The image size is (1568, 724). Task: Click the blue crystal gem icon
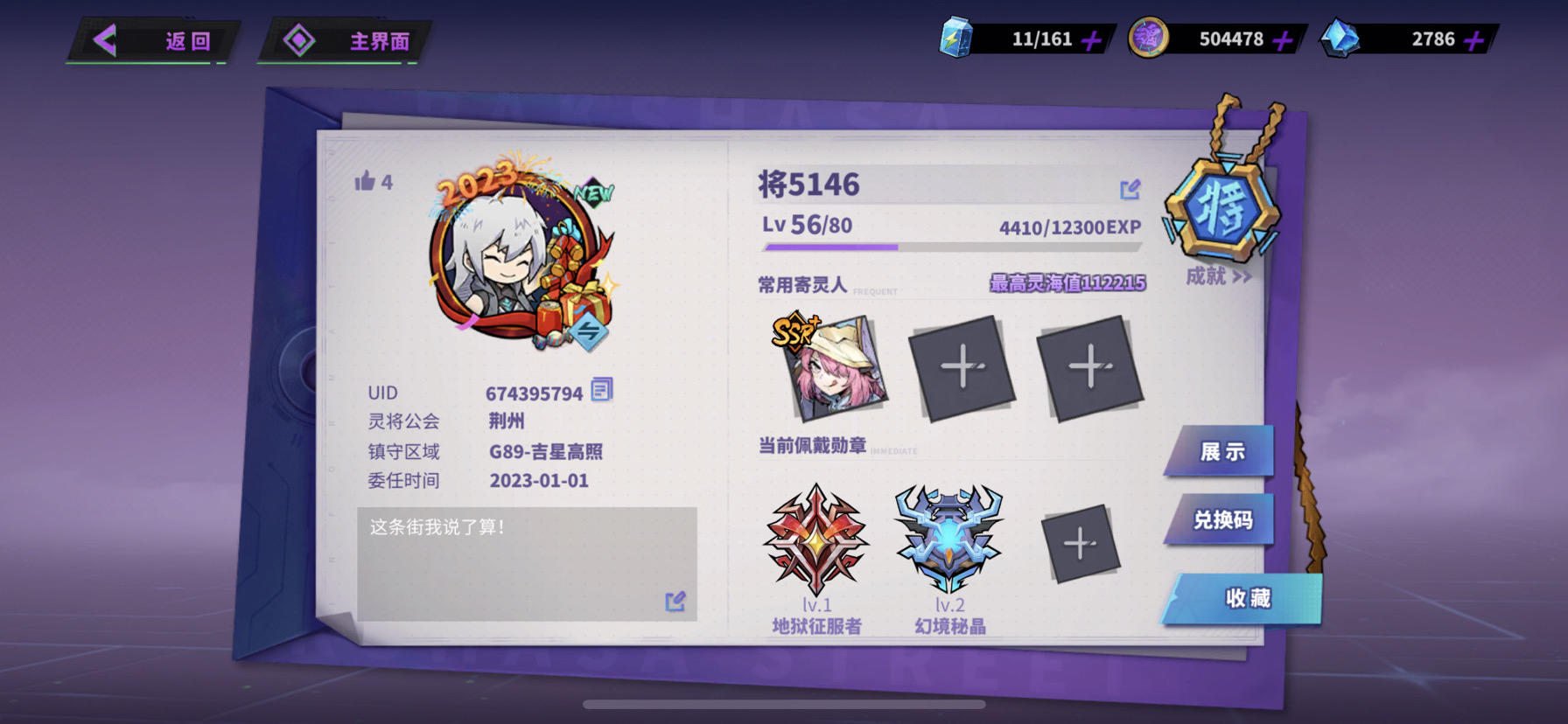[x=1341, y=37]
